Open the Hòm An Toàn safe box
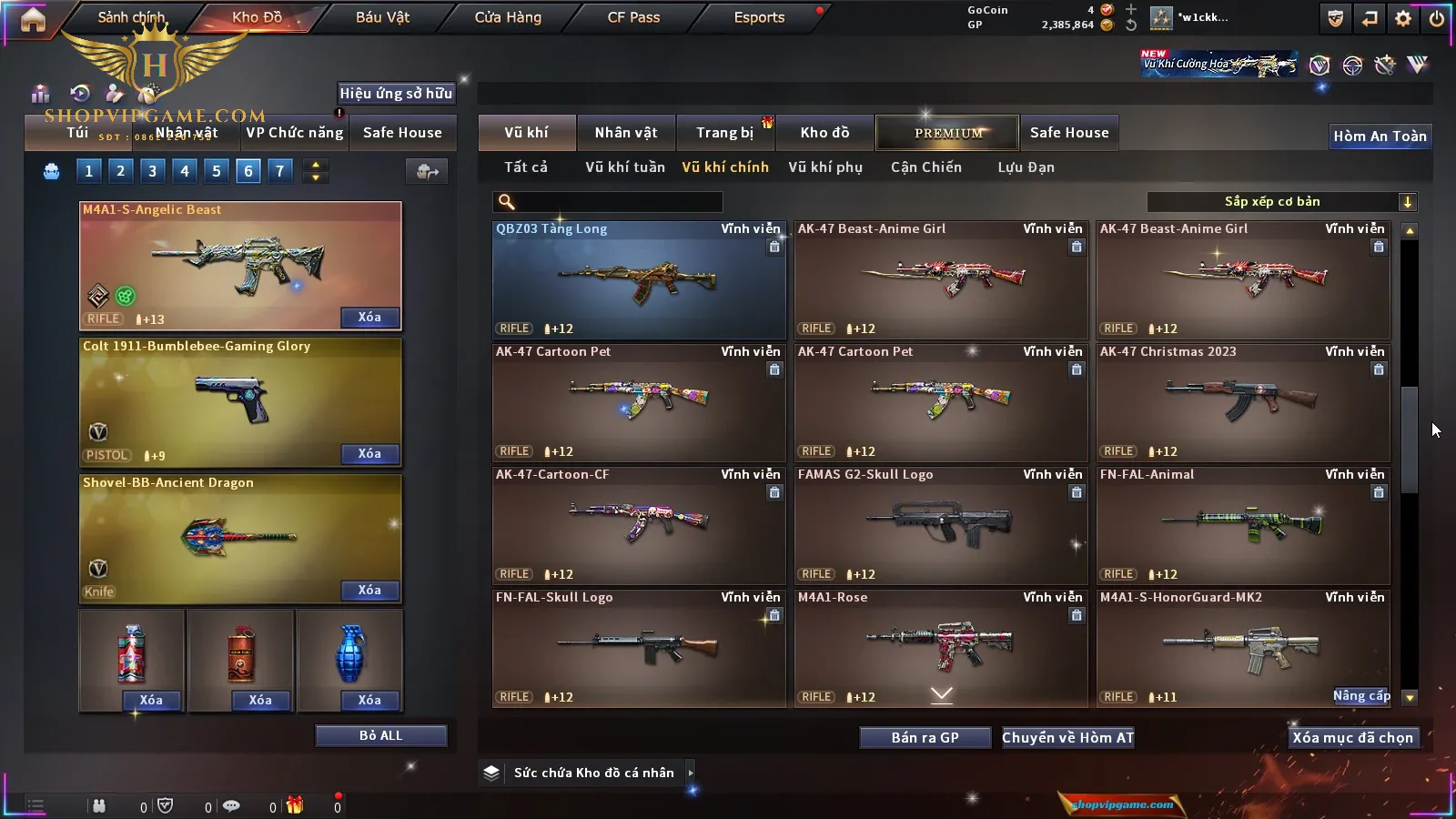 click(x=1380, y=136)
